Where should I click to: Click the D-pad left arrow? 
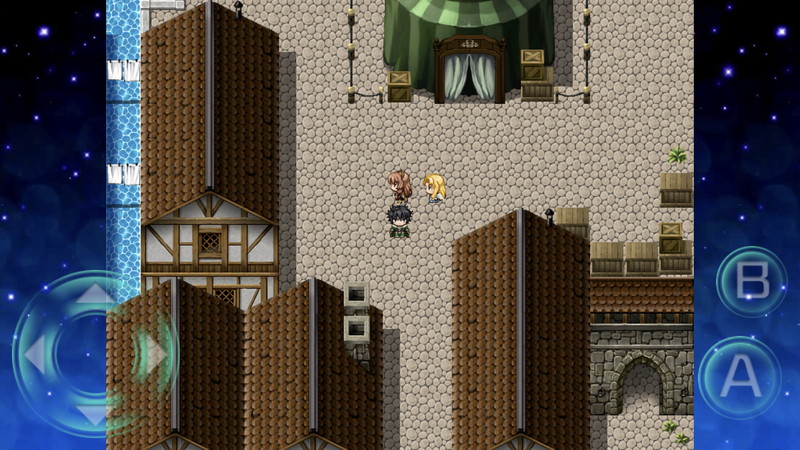point(35,354)
